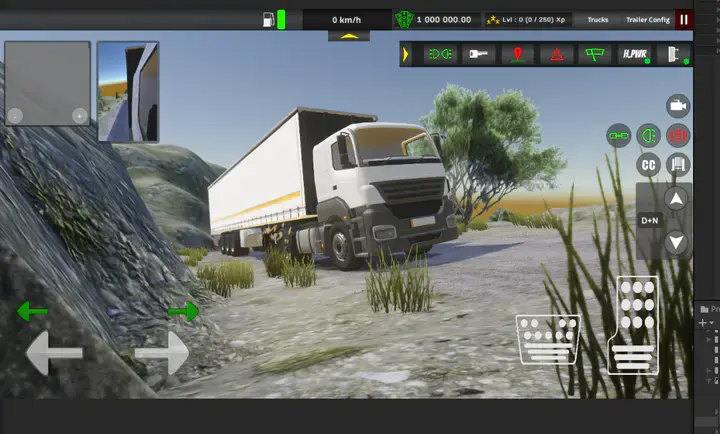Open the Trailer Config menu
The width and height of the screenshot is (720, 434).
point(647,19)
